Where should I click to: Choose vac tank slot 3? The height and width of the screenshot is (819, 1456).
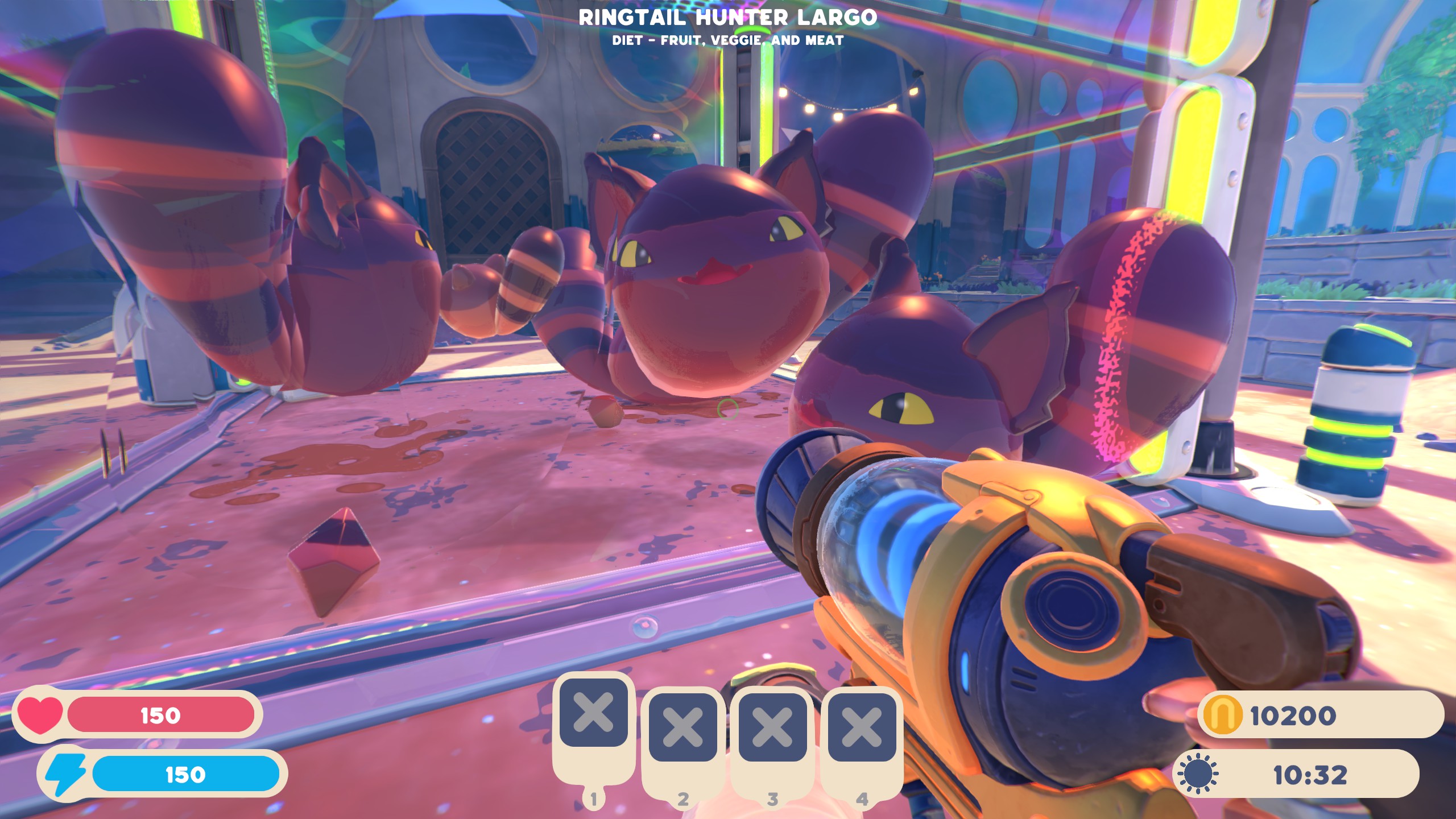point(772,727)
